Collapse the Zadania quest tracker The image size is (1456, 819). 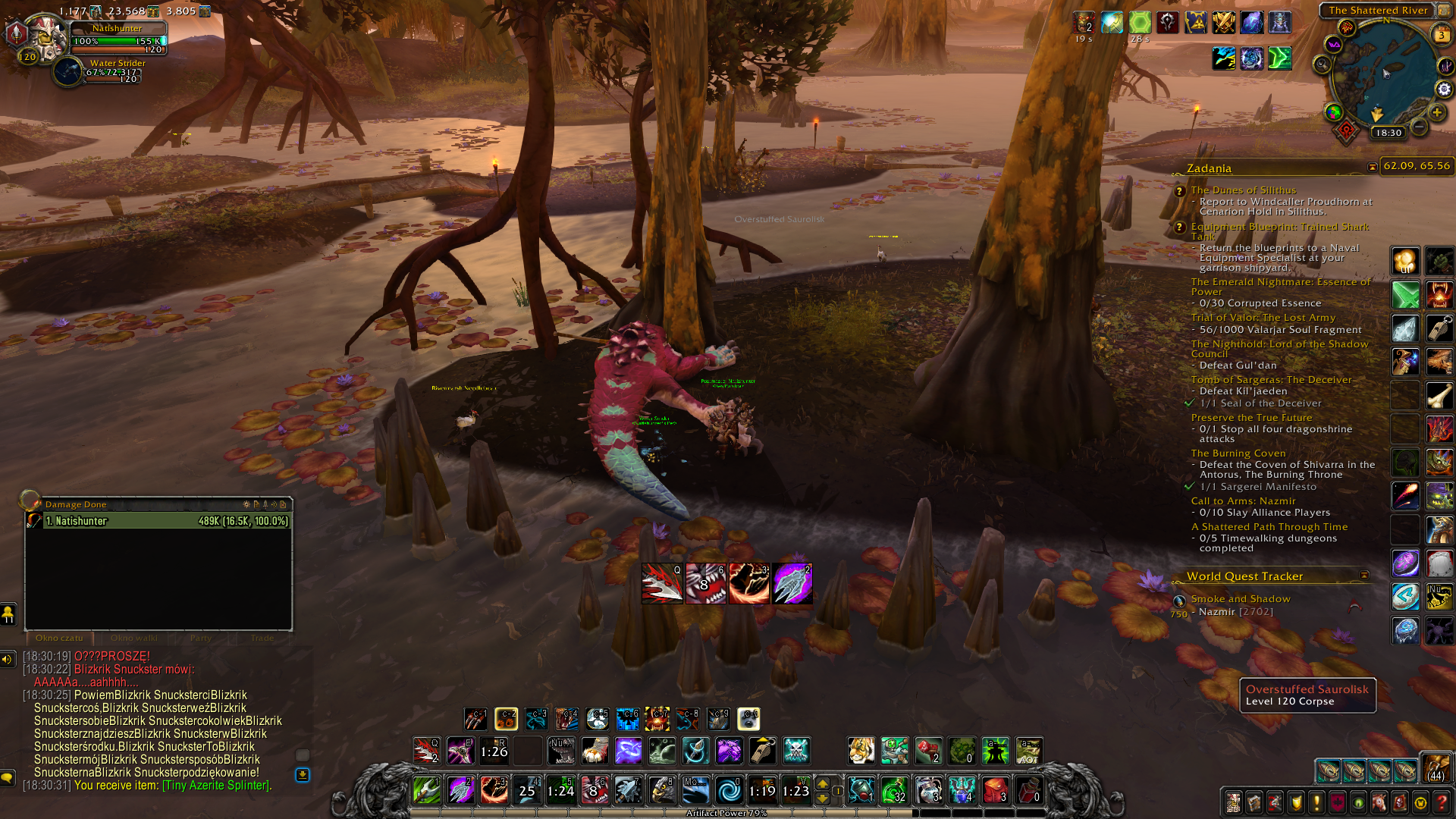pos(1372,167)
